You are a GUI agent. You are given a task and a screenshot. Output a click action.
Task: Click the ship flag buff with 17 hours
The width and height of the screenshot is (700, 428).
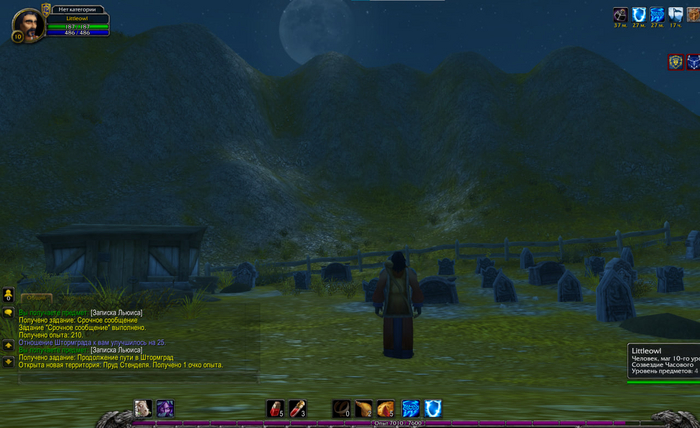click(675, 15)
